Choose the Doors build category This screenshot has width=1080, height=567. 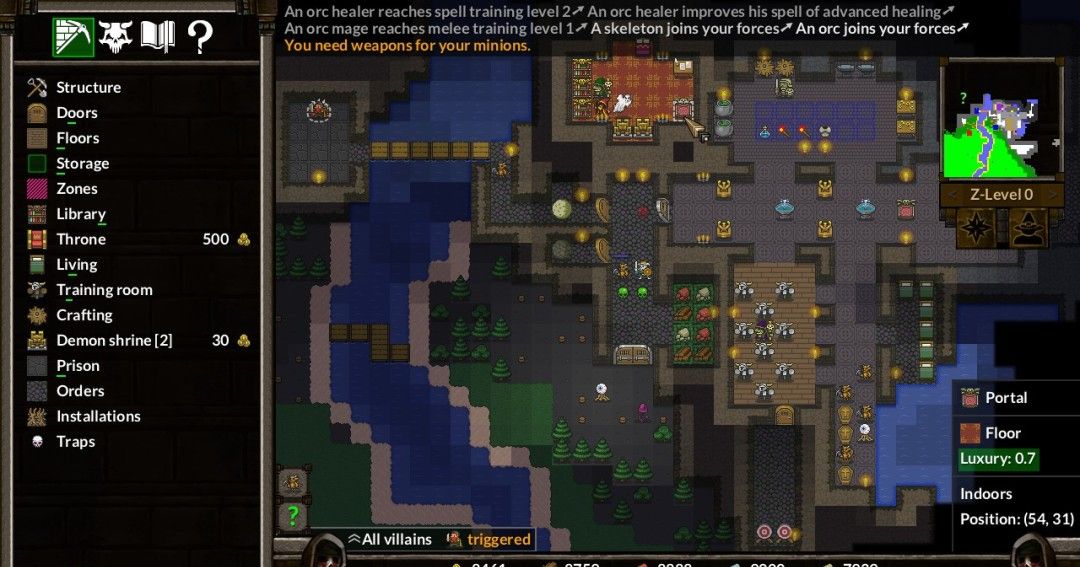[x=76, y=113]
